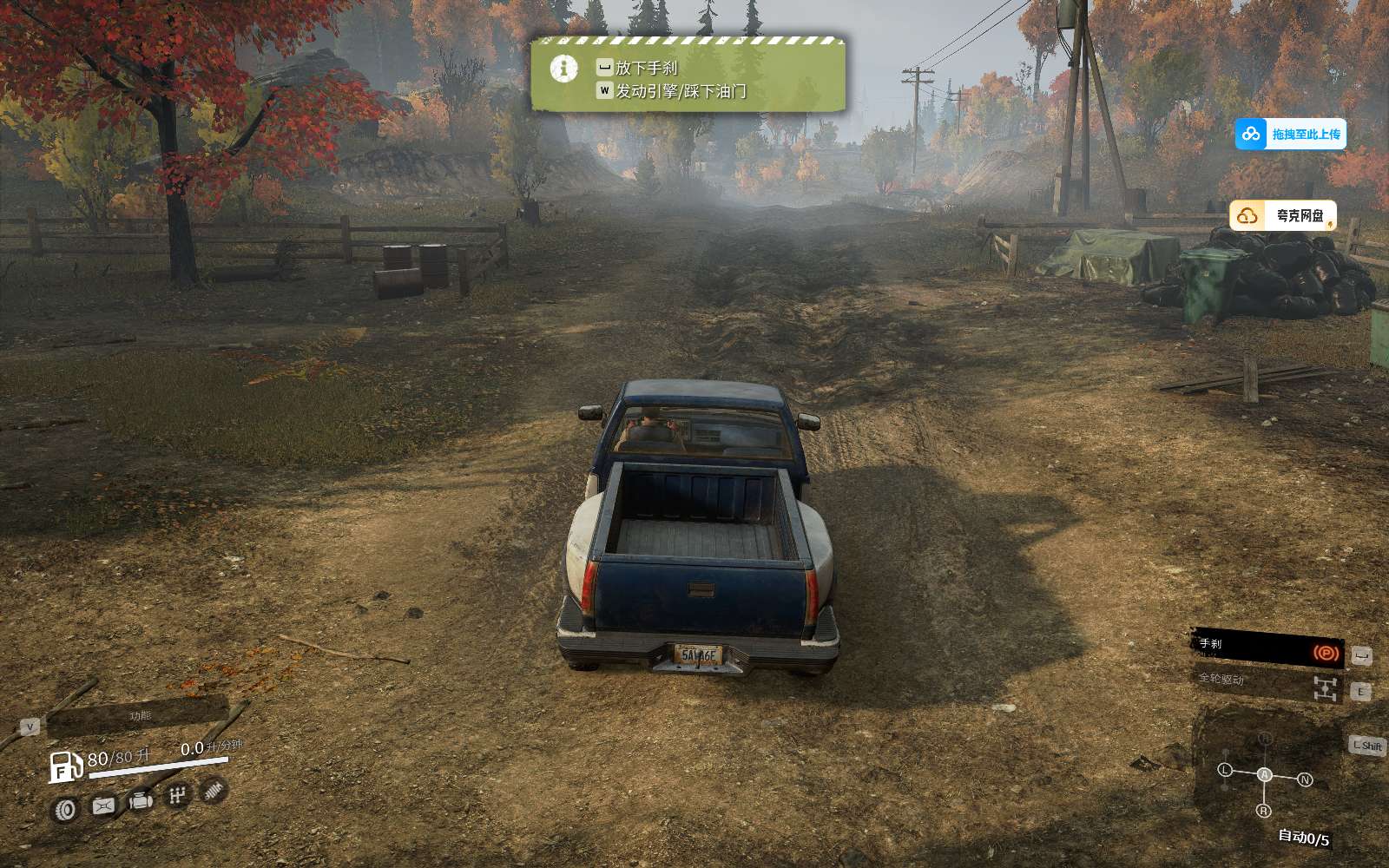Toggle the 全轮驱动 all-wheel drive

pyautogui.click(x=1267, y=685)
